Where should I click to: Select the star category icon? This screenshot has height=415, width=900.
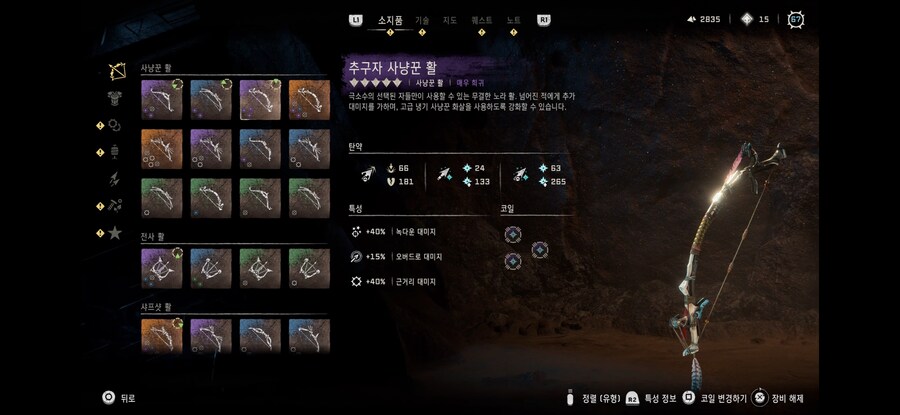[x=116, y=233]
